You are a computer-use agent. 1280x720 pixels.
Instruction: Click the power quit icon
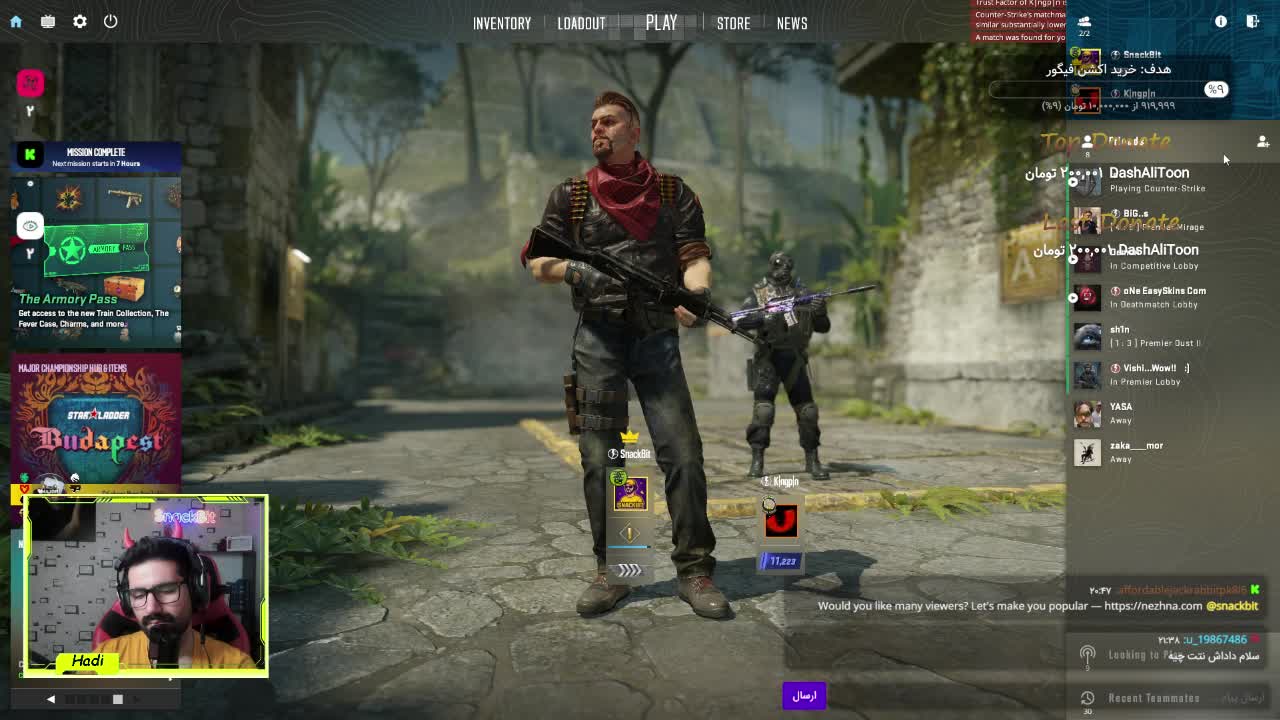pos(111,21)
